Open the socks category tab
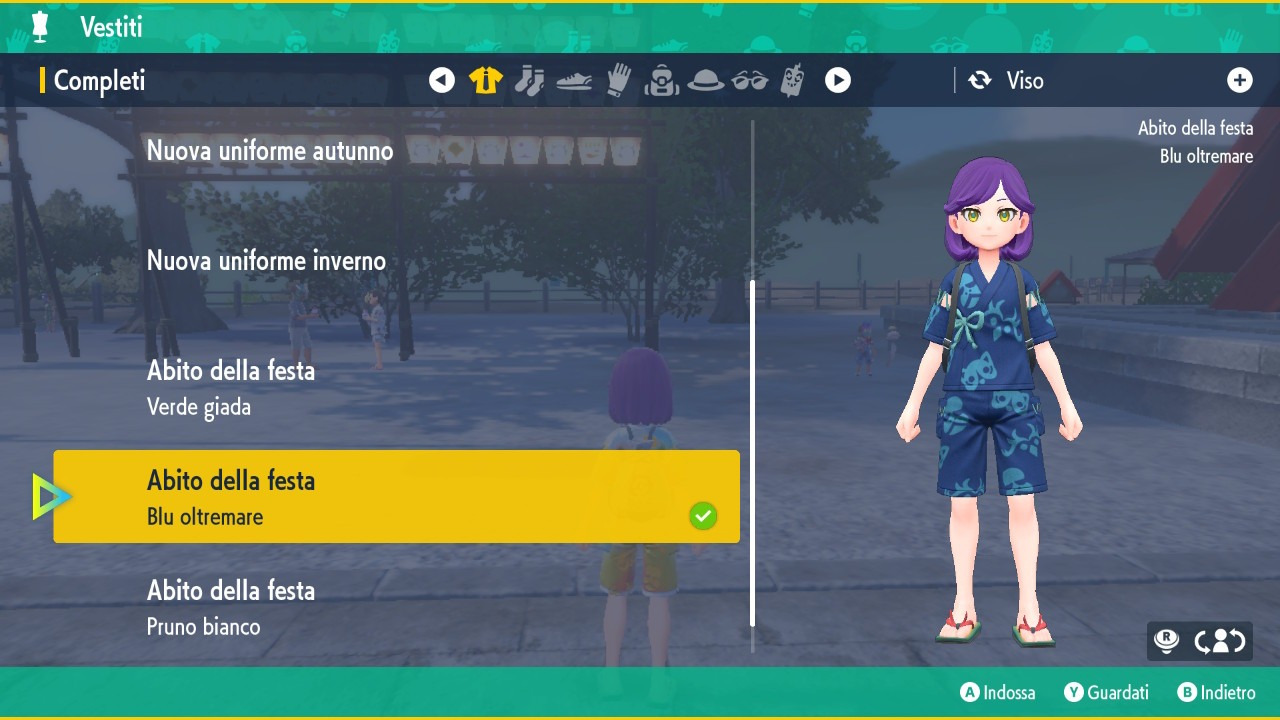Screen dimensions: 1280x720 [529, 81]
